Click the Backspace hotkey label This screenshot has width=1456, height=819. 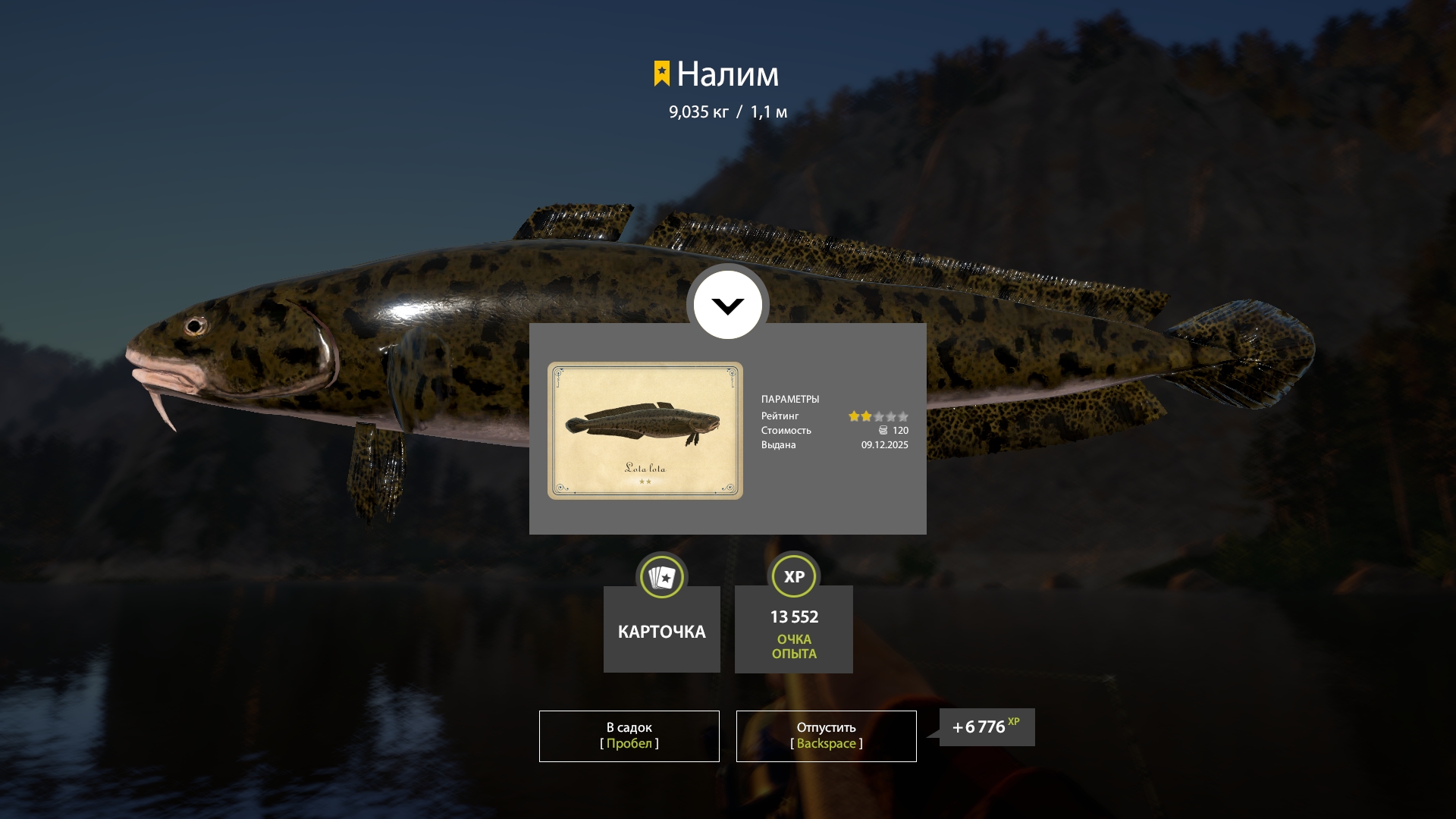826,743
